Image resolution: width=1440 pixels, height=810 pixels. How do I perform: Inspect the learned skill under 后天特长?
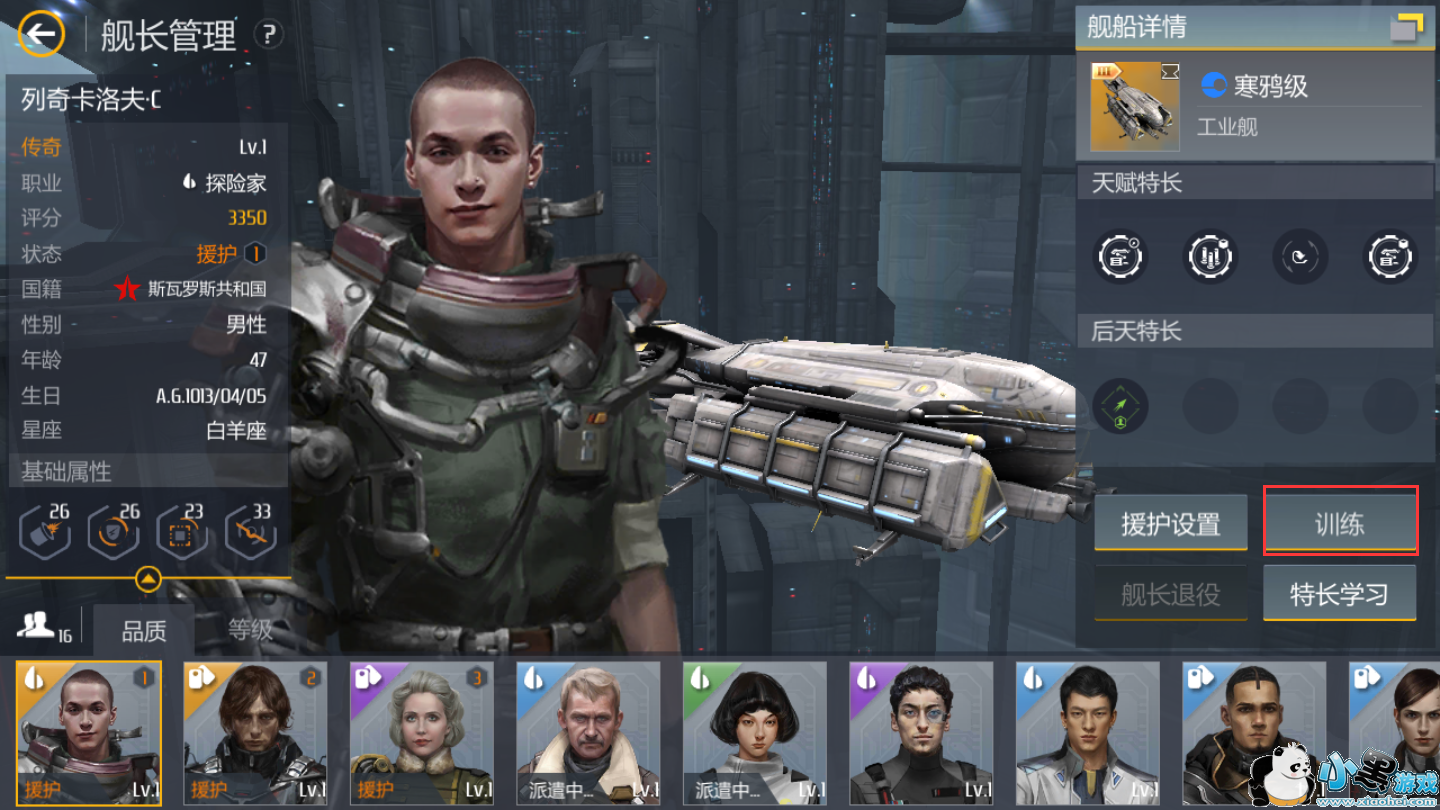1120,407
